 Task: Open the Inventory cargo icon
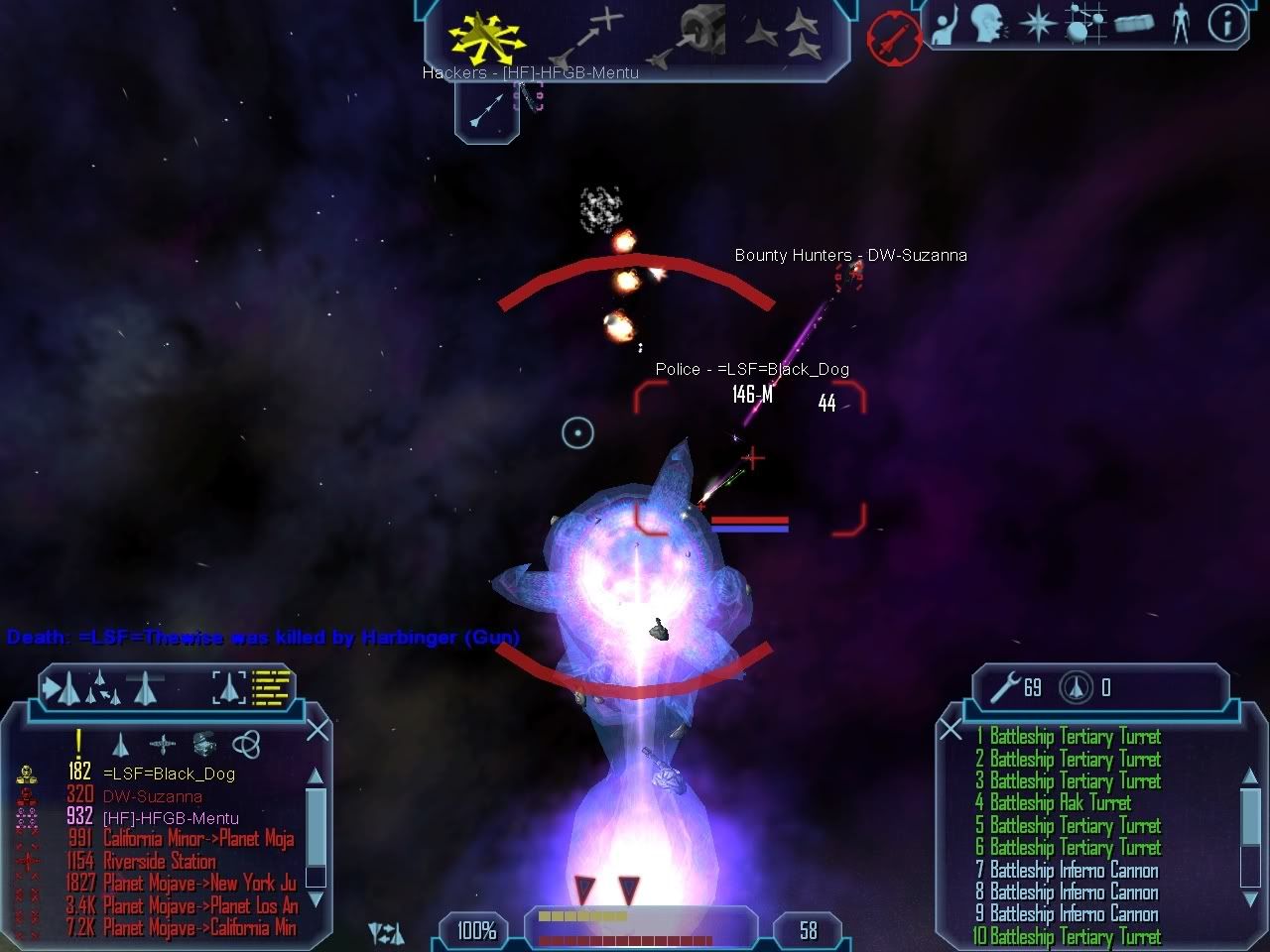(x=1132, y=23)
